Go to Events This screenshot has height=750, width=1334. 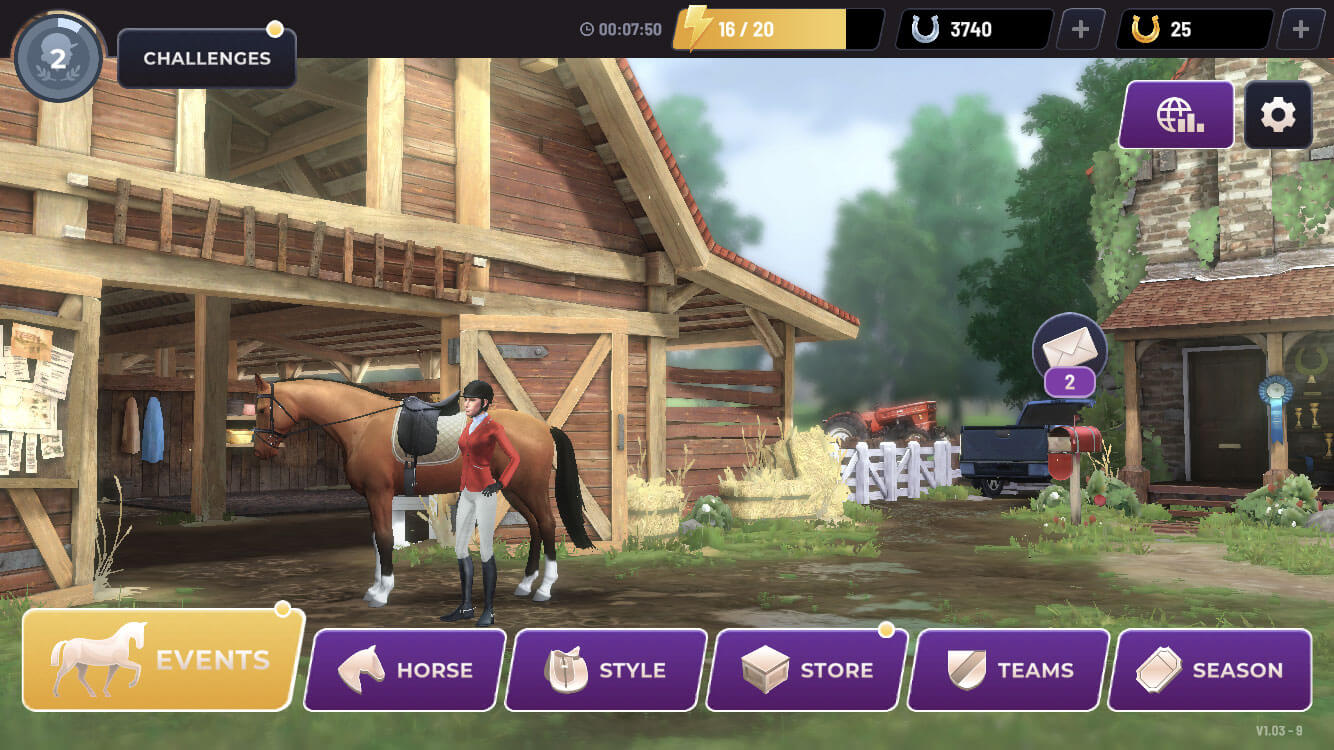coord(162,660)
